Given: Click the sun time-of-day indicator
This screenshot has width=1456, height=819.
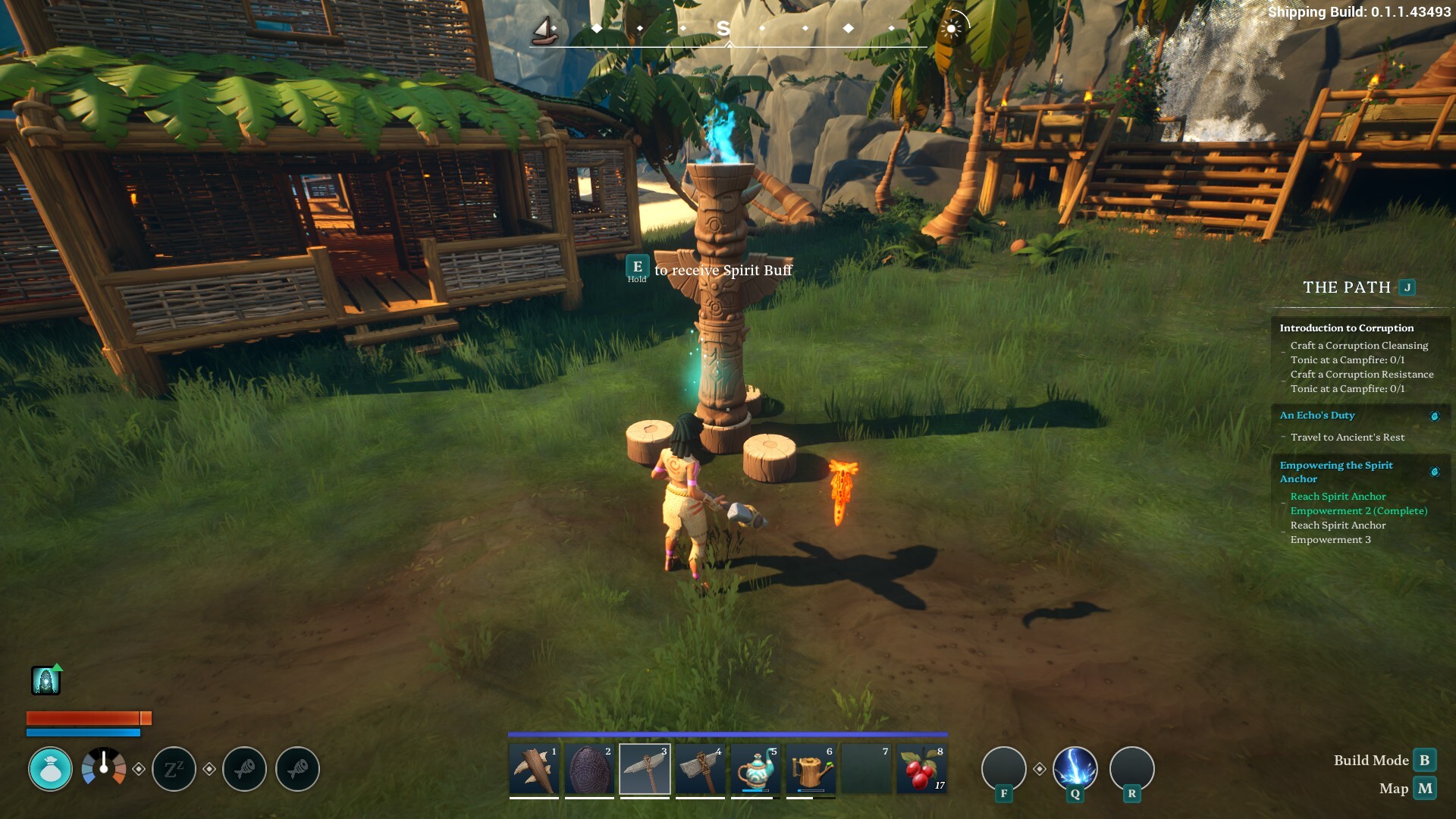Looking at the screenshot, I should coord(951,29).
